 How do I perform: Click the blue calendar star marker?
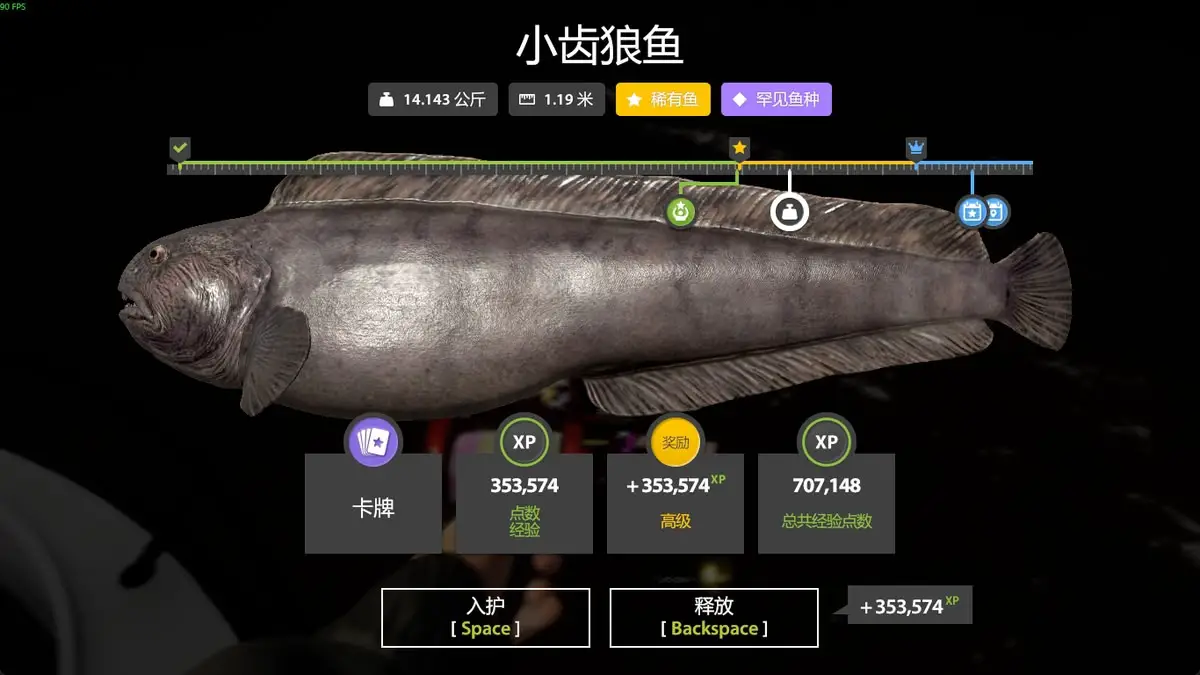coord(971,211)
